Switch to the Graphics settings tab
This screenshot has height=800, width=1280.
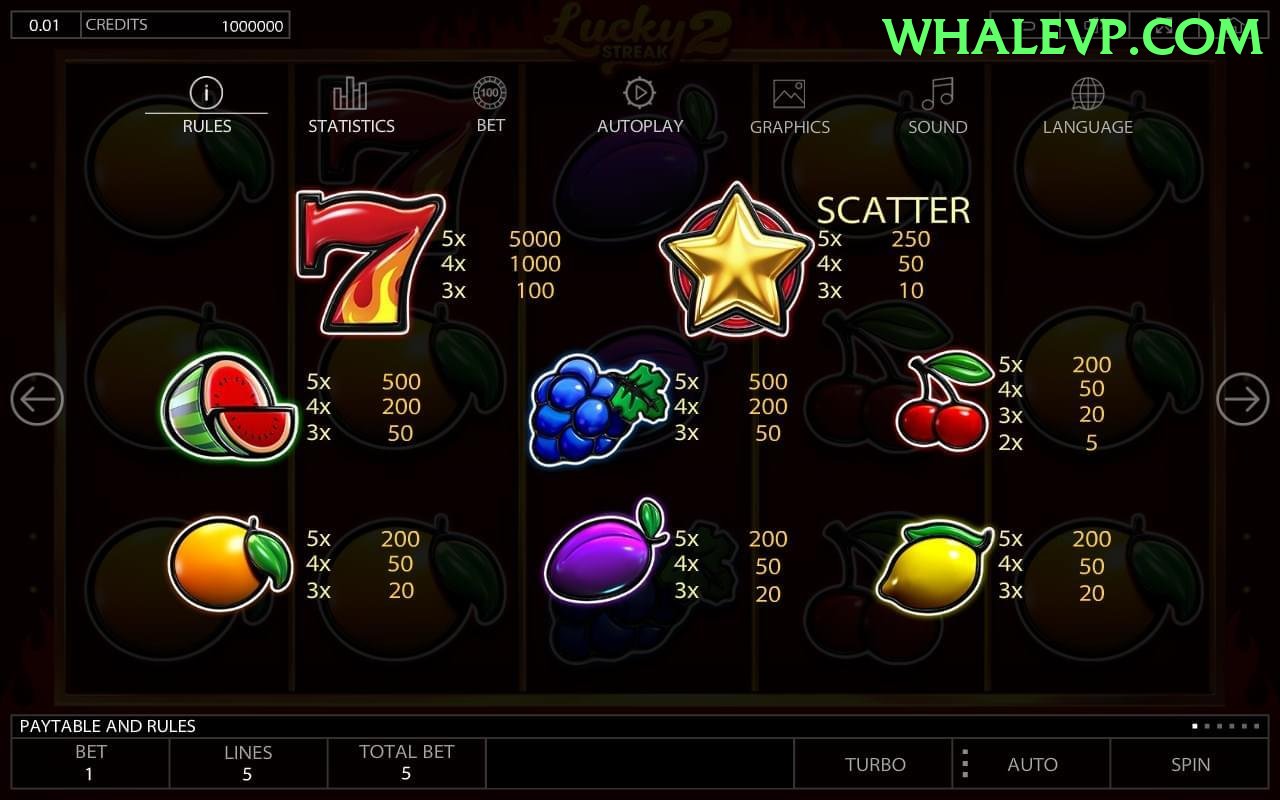tap(790, 92)
